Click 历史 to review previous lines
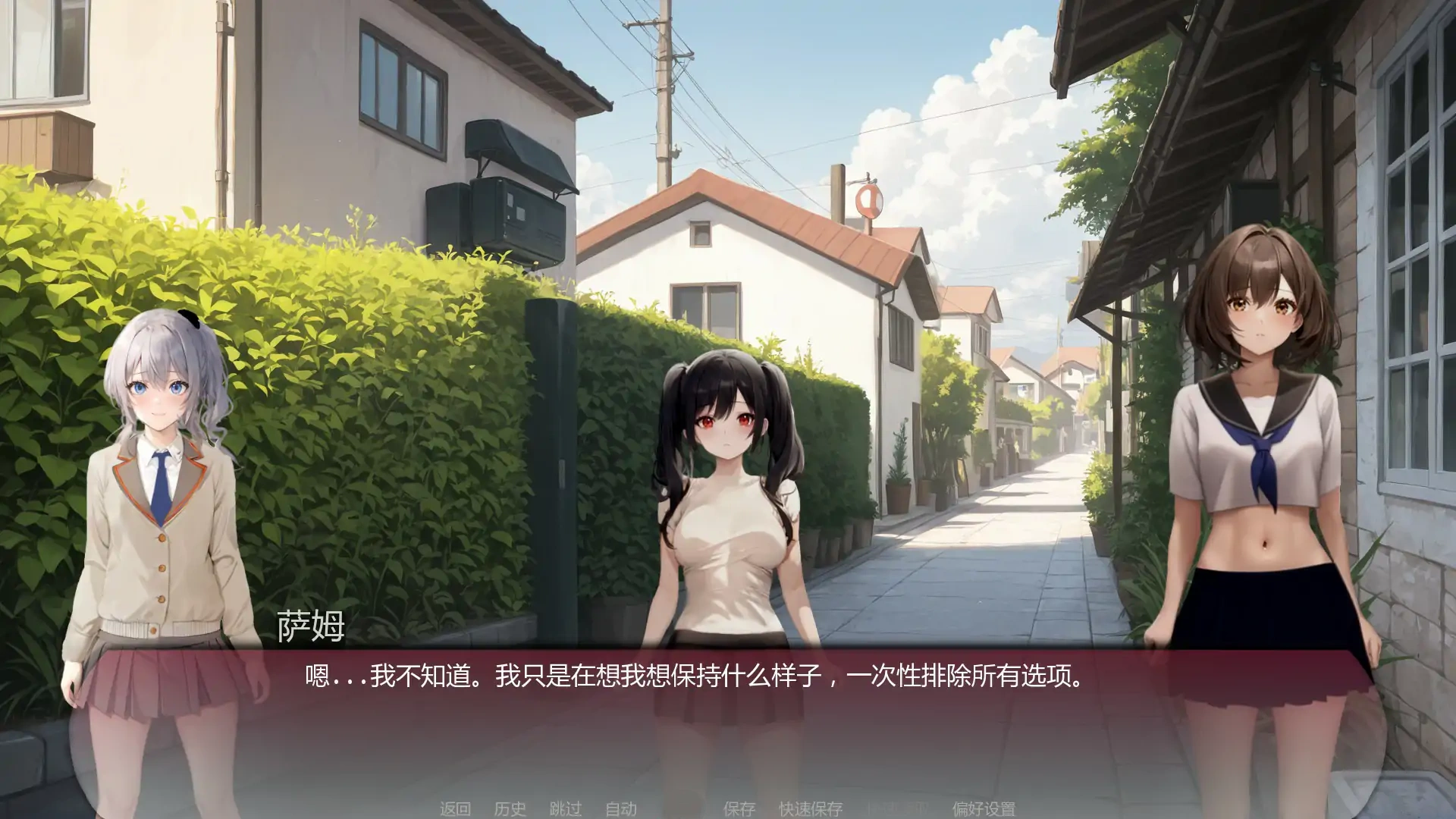 508,808
